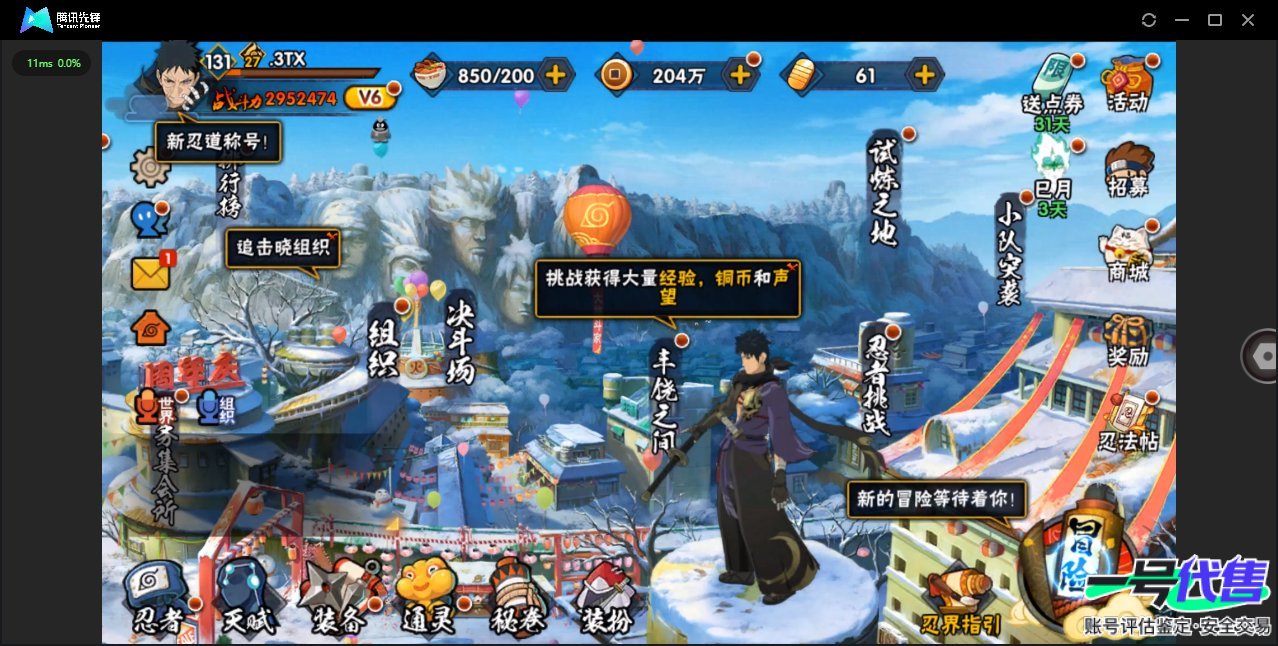Open the 商城 shop

(x=1128, y=254)
